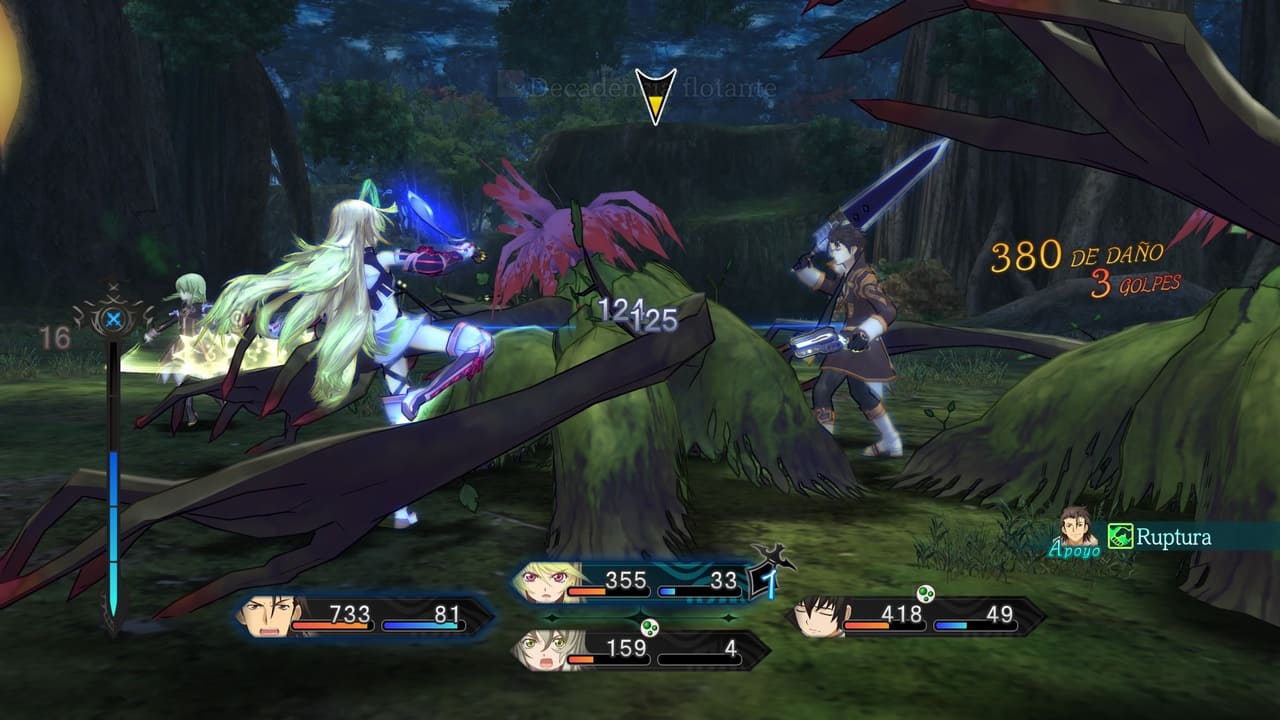The image size is (1280, 720).
Task: Click the green handshake Ruptura support icon
Action: 1121,538
